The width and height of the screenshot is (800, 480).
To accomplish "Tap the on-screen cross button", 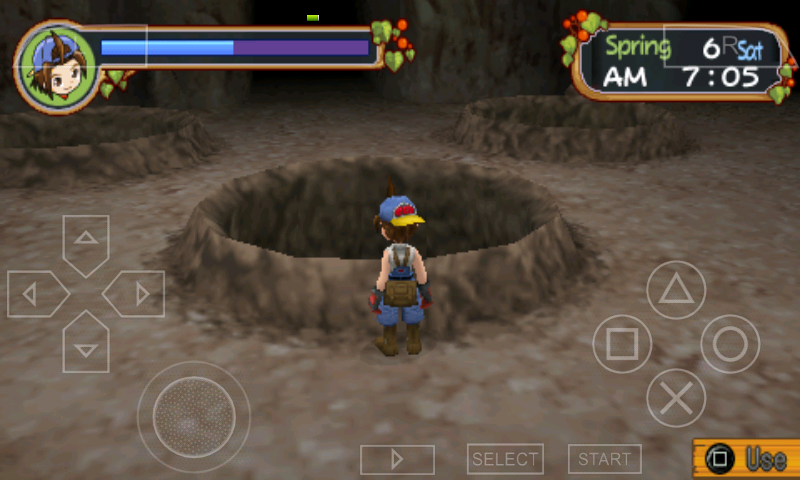I will [676, 398].
